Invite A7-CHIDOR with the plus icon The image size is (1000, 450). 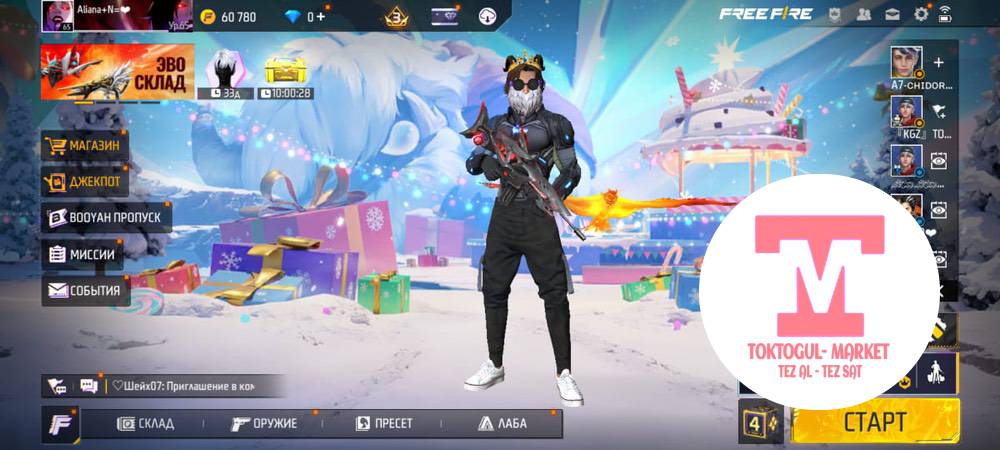click(938, 62)
